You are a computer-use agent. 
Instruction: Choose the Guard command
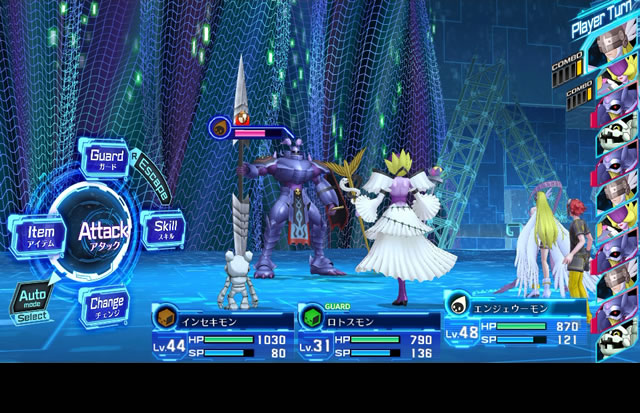[x=106, y=160]
